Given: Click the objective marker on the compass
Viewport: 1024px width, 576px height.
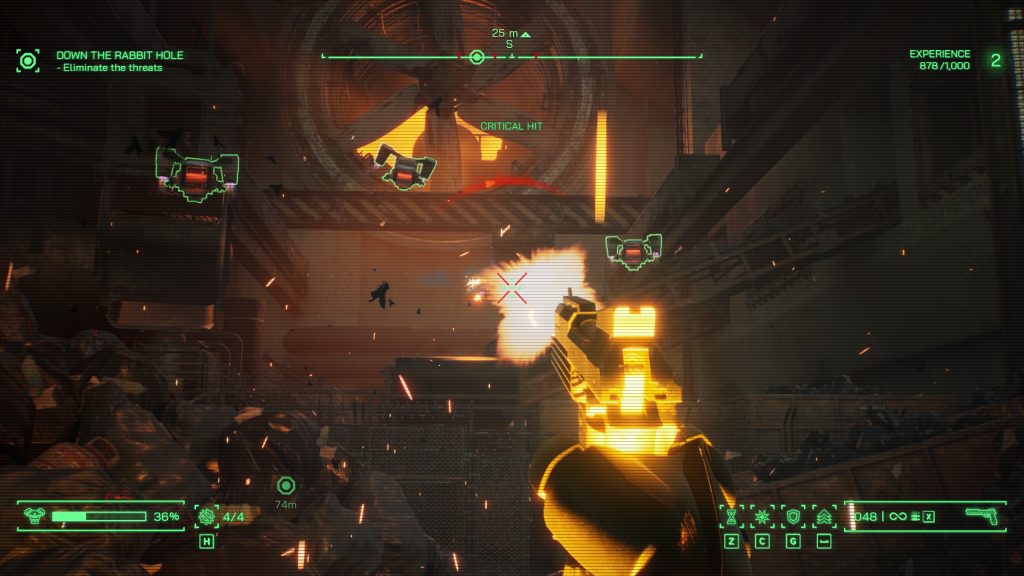Looking at the screenshot, I should pyautogui.click(x=477, y=57).
